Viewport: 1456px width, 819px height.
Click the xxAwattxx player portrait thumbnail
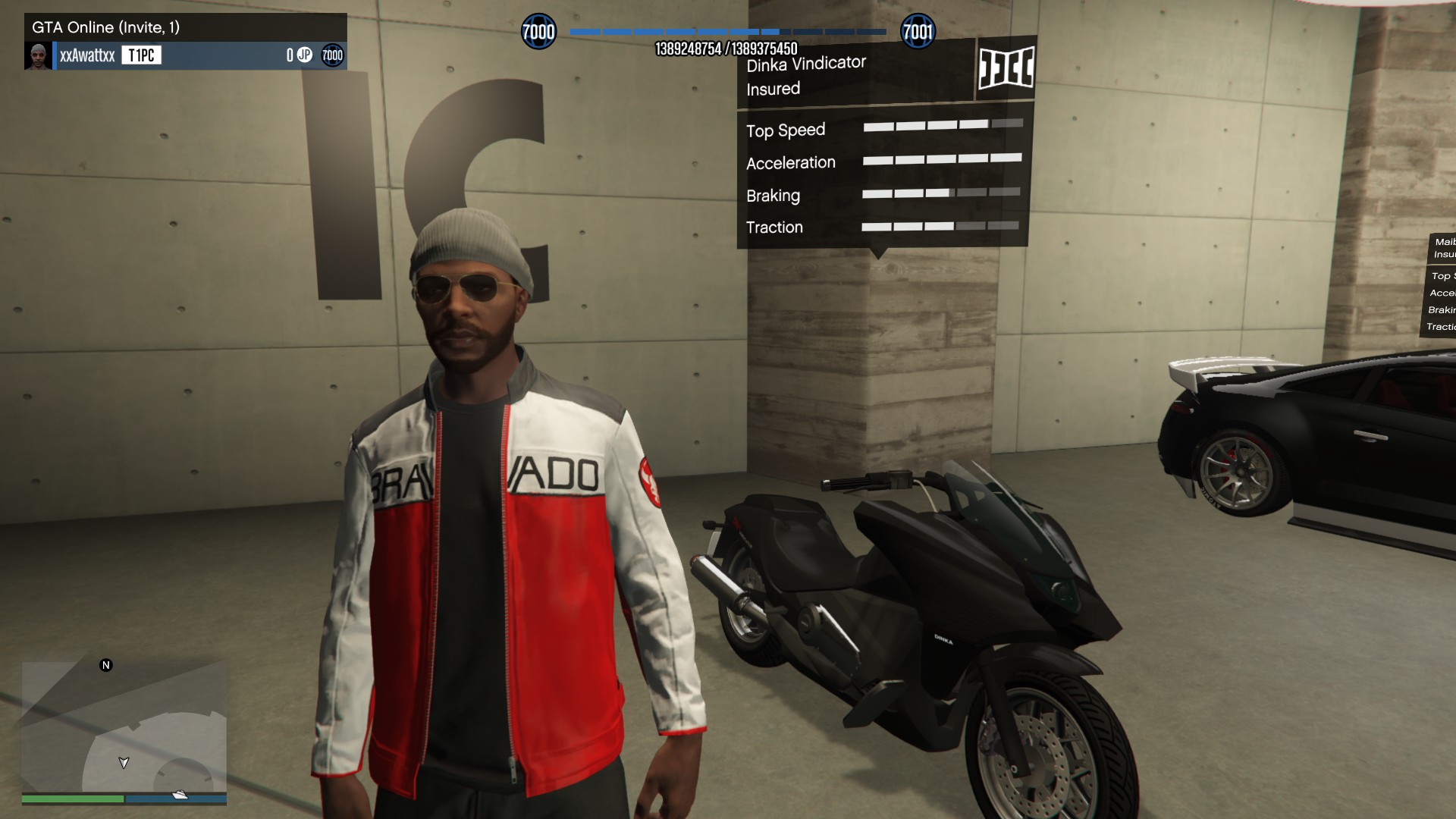38,55
